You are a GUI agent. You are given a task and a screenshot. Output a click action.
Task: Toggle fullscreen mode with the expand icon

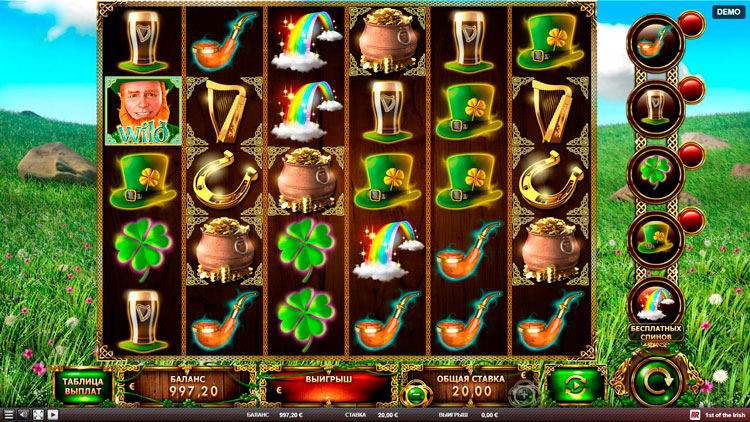click(x=38, y=414)
